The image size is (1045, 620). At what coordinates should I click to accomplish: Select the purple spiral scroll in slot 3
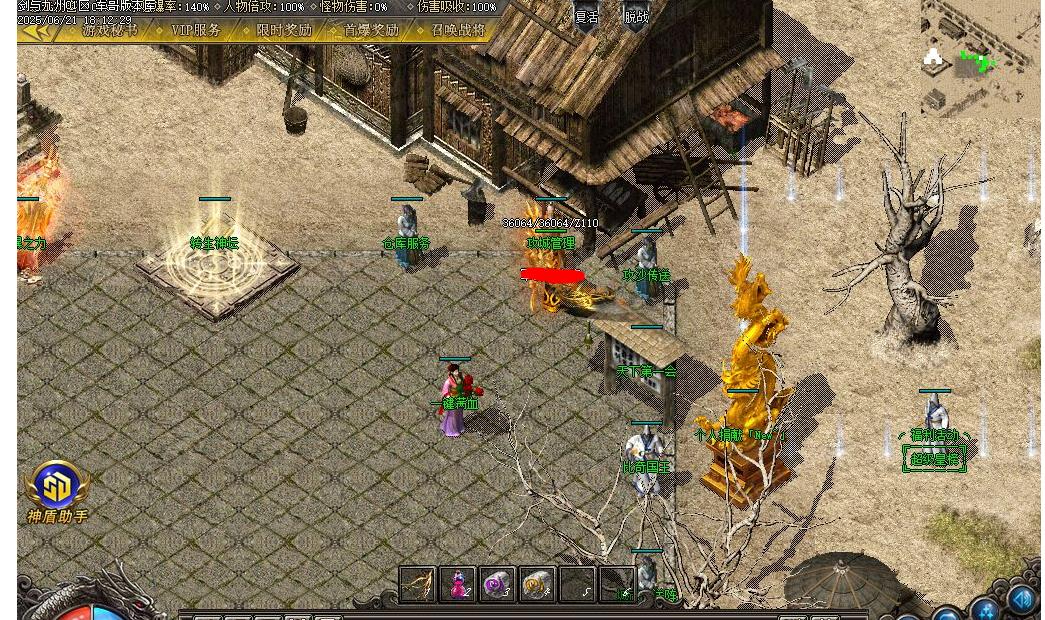coord(497,584)
